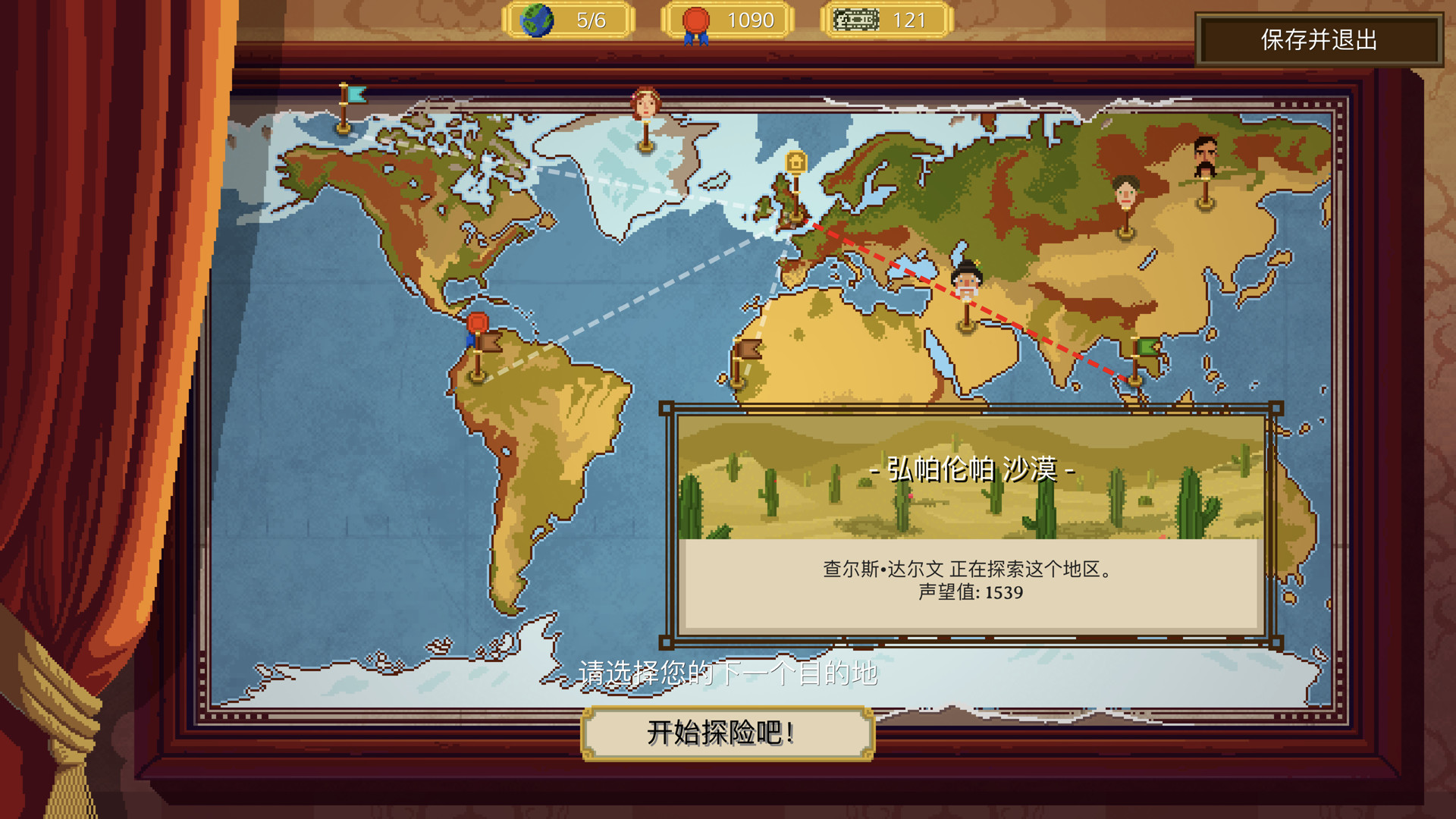Click the woman portrait pin on Greenland
Image resolution: width=1456 pixels, height=819 pixels.
pyautogui.click(x=644, y=102)
